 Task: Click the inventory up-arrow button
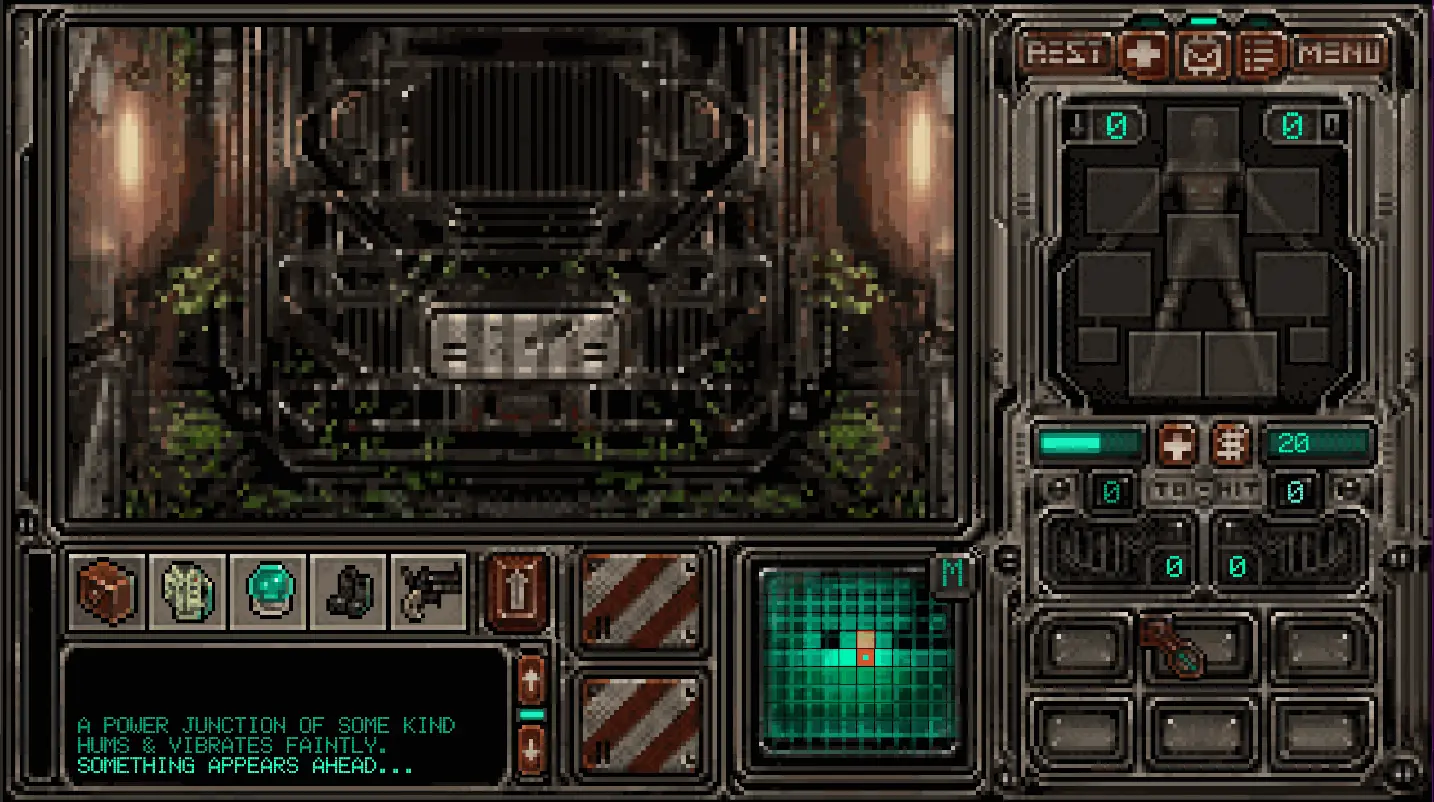(518, 591)
